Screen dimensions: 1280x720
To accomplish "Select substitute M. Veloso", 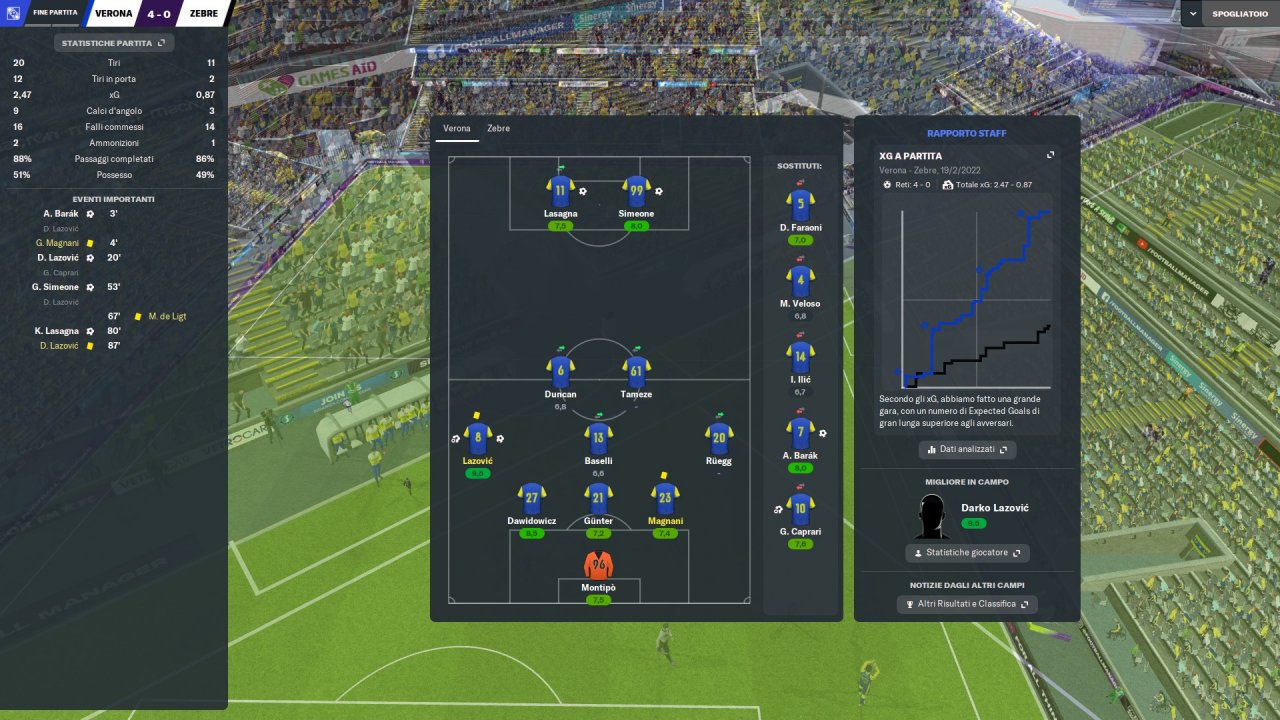I will [x=800, y=282].
